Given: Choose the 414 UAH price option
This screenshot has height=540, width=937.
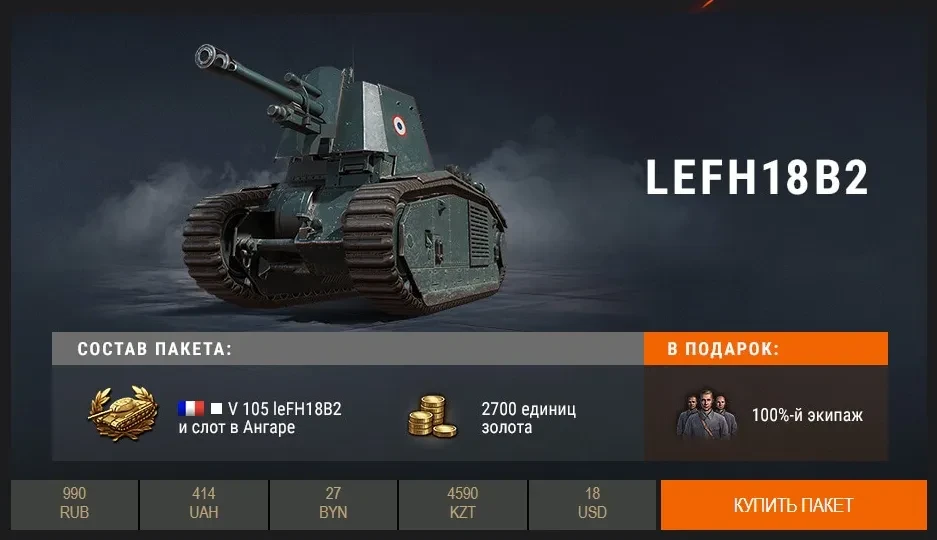Looking at the screenshot, I should click(x=204, y=505).
